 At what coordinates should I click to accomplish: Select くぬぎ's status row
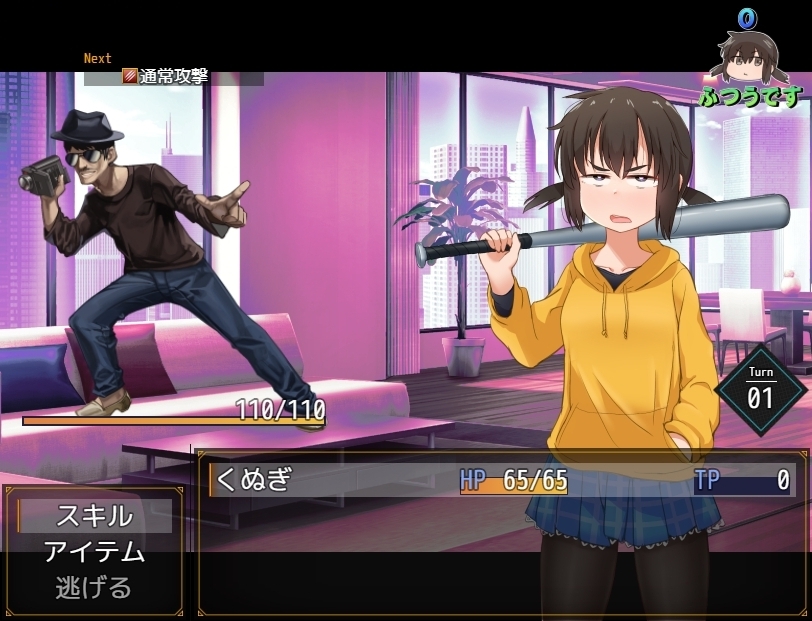coord(500,480)
